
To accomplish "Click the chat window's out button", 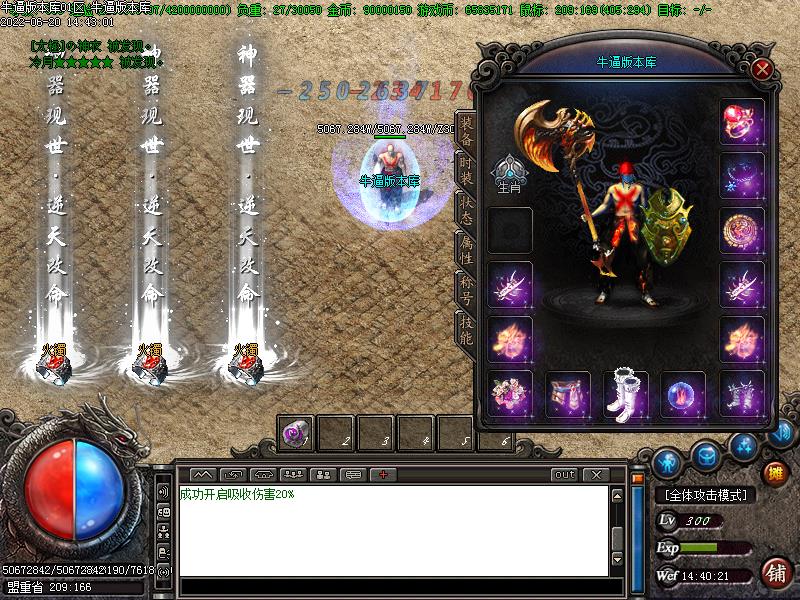I will 565,474.
